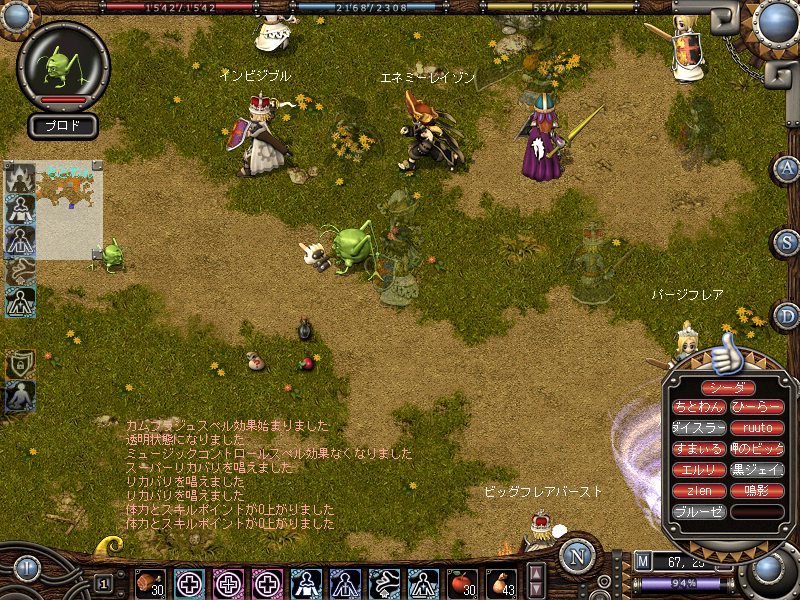Image resolution: width=800 pixels, height=600 pixels.
Task: Pick party member エルリ
Action: tap(698, 470)
